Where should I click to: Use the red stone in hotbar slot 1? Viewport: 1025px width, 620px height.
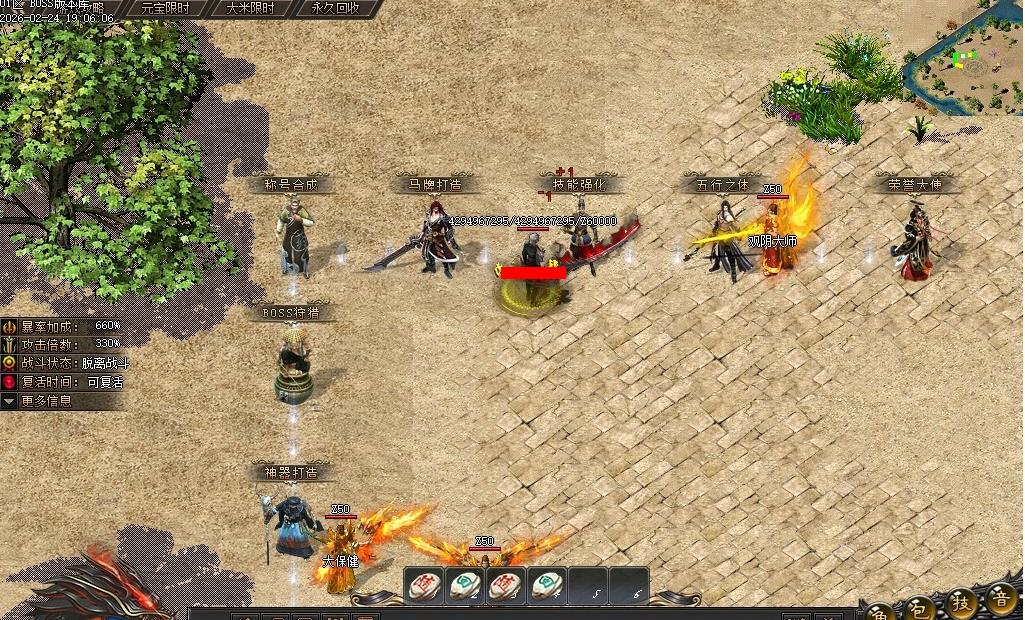[424, 586]
